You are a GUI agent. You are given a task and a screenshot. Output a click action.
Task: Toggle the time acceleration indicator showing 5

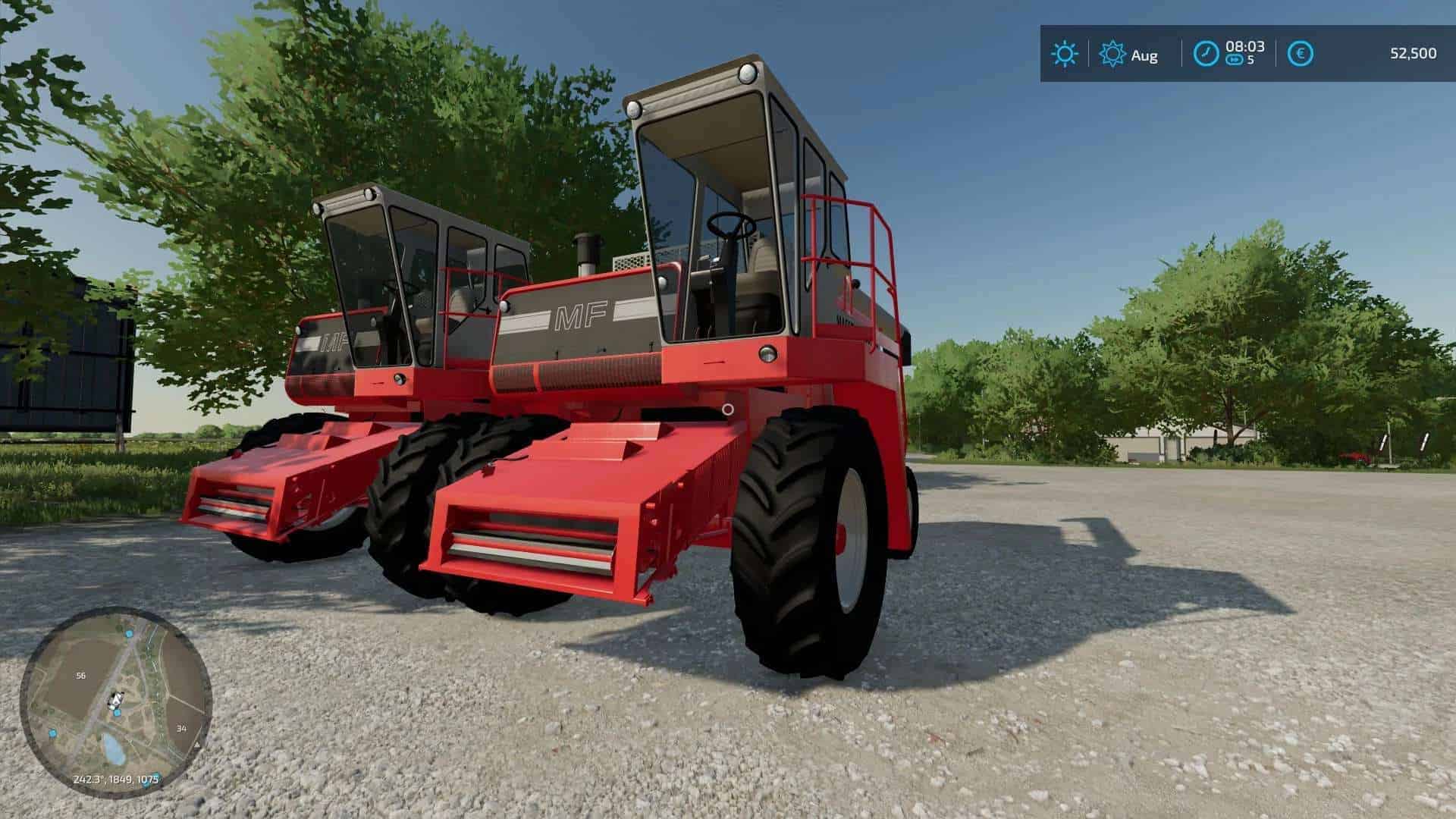tap(1251, 58)
